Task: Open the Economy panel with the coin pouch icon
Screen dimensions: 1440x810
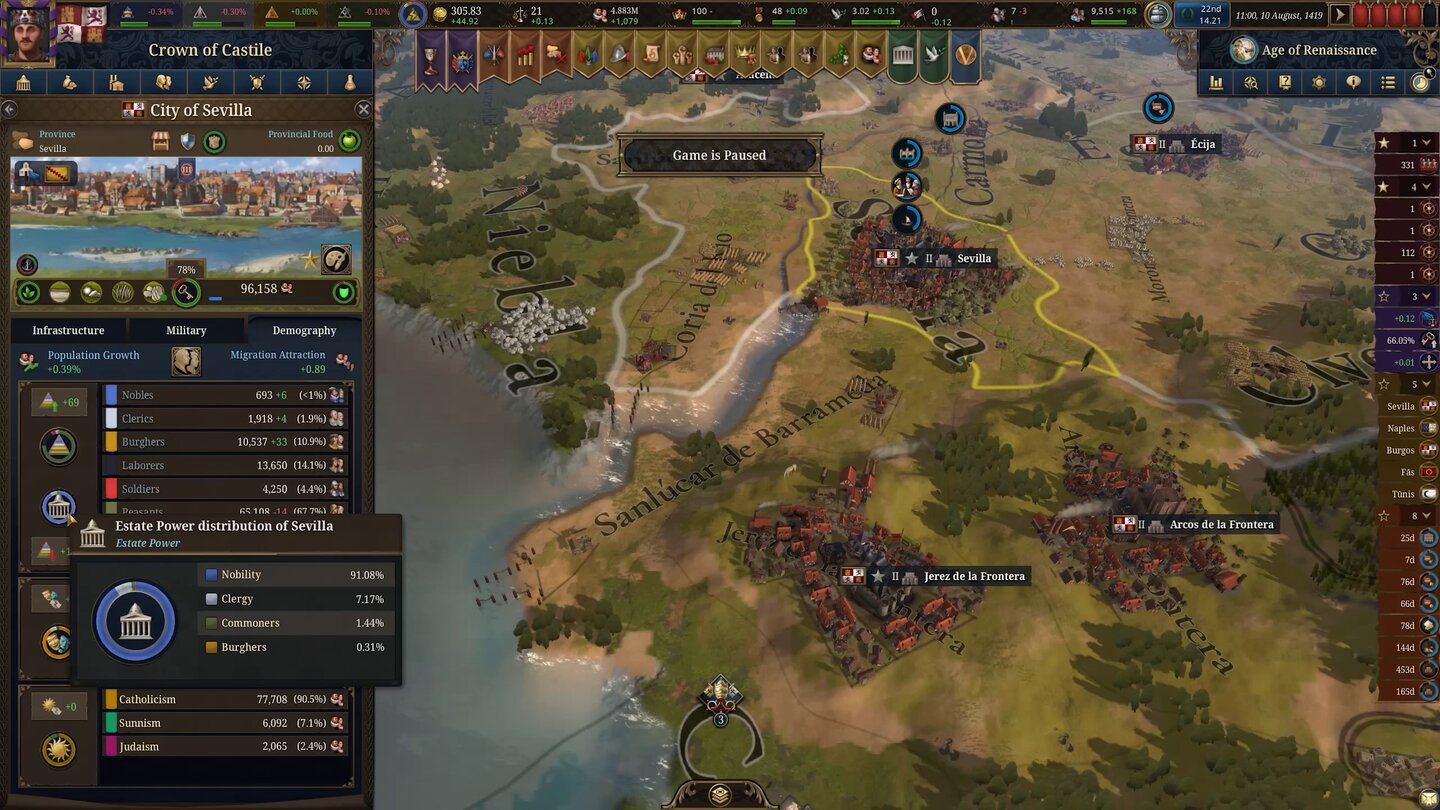Action: coord(70,82)
